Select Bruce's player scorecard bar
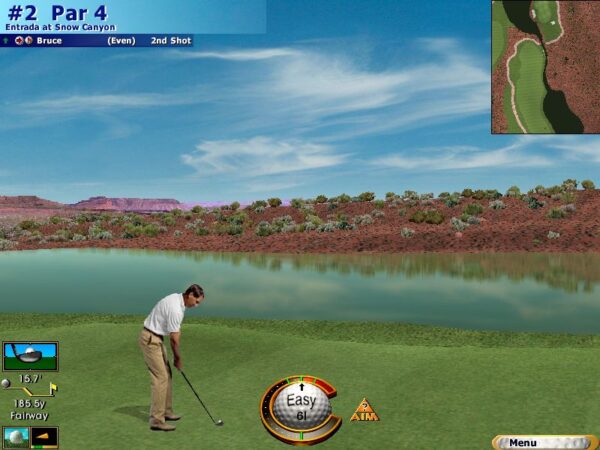 (96, 41)
